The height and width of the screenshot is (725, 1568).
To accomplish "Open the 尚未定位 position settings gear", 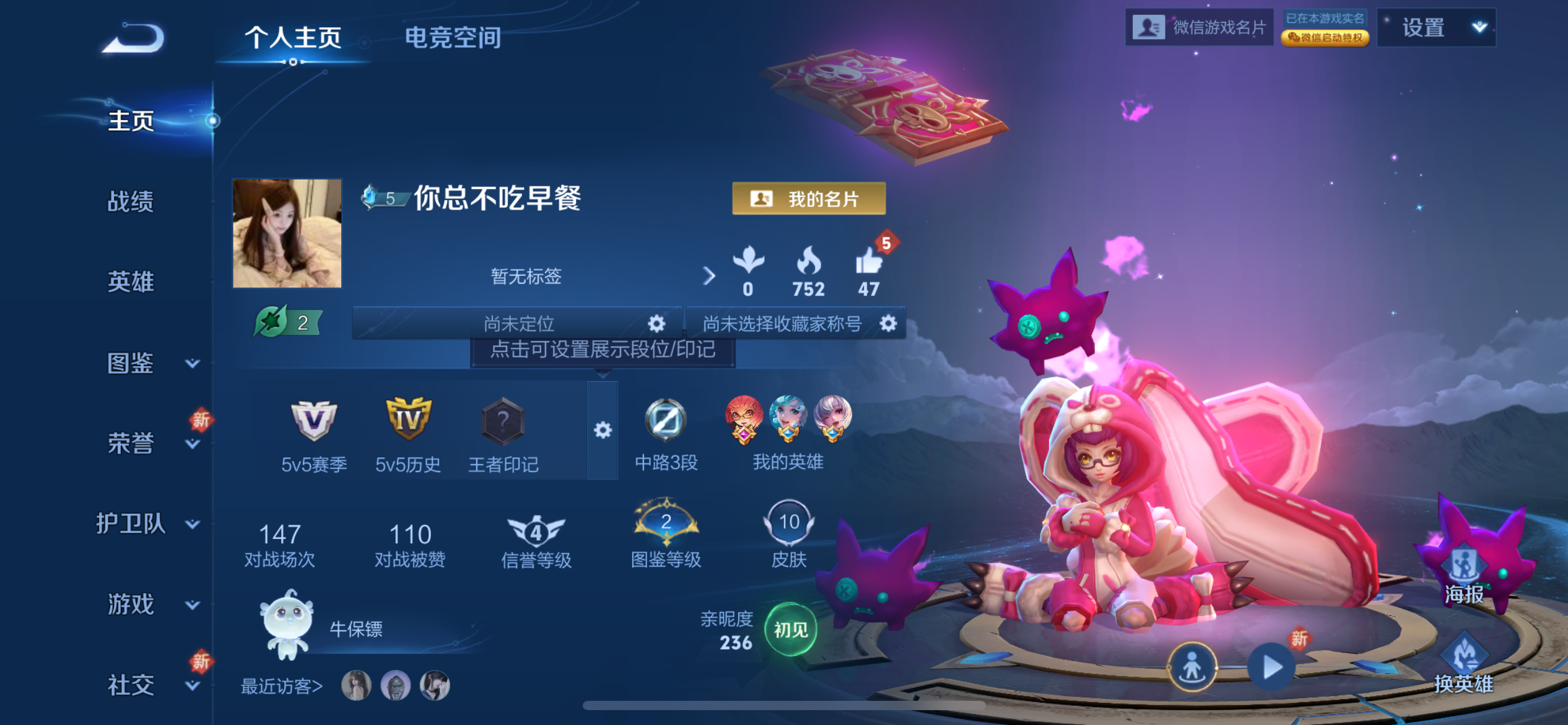I will click(655, 323).
